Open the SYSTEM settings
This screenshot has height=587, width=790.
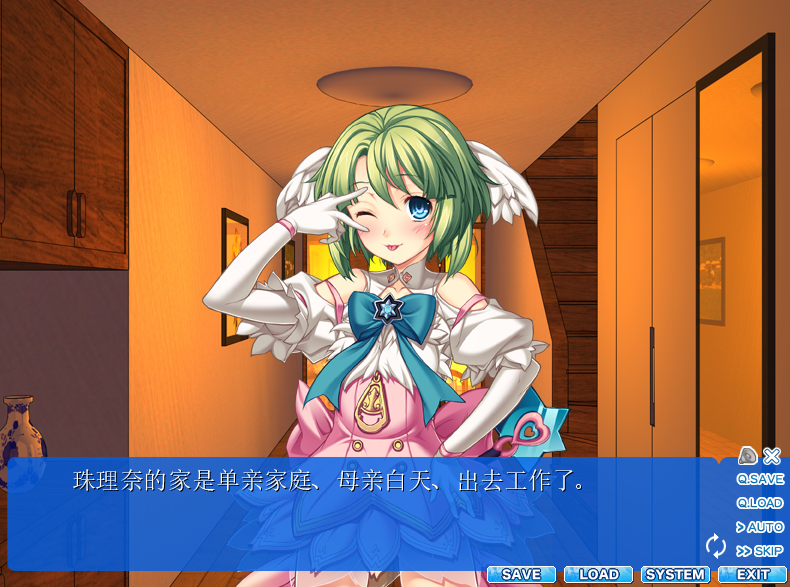(x=675, y=575)
